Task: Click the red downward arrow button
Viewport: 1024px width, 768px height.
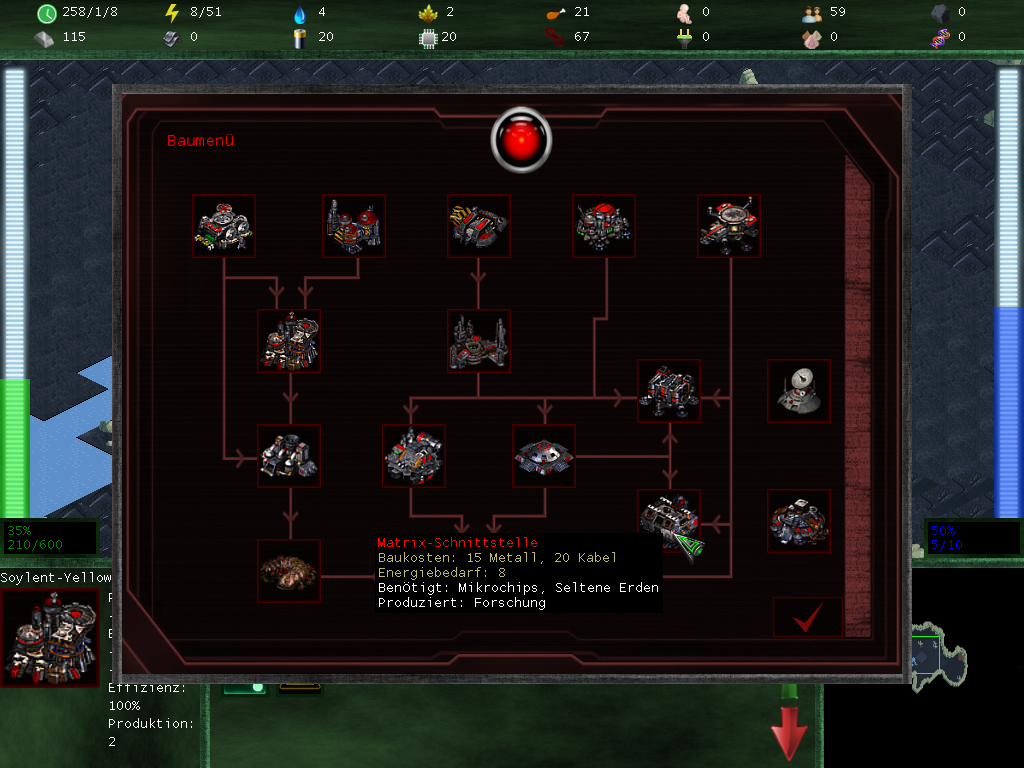Action: tap(789, 729)
